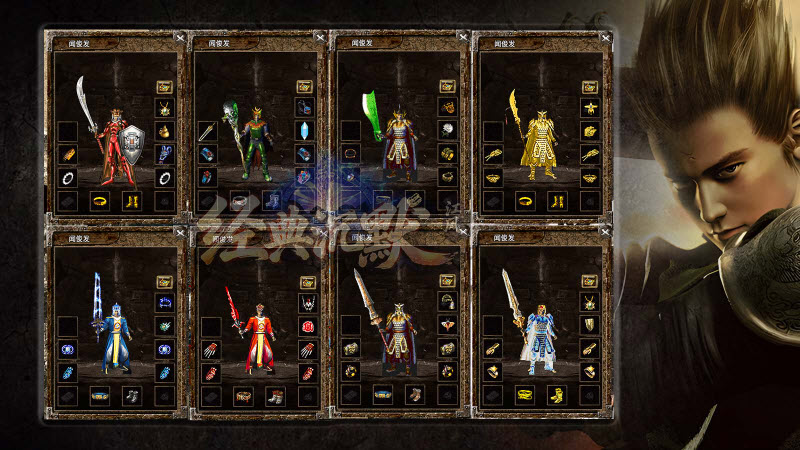Select the shield knight's necklace slot
Image resolution: width=800 pixels, height=450 pixels.
coord(164,108)
